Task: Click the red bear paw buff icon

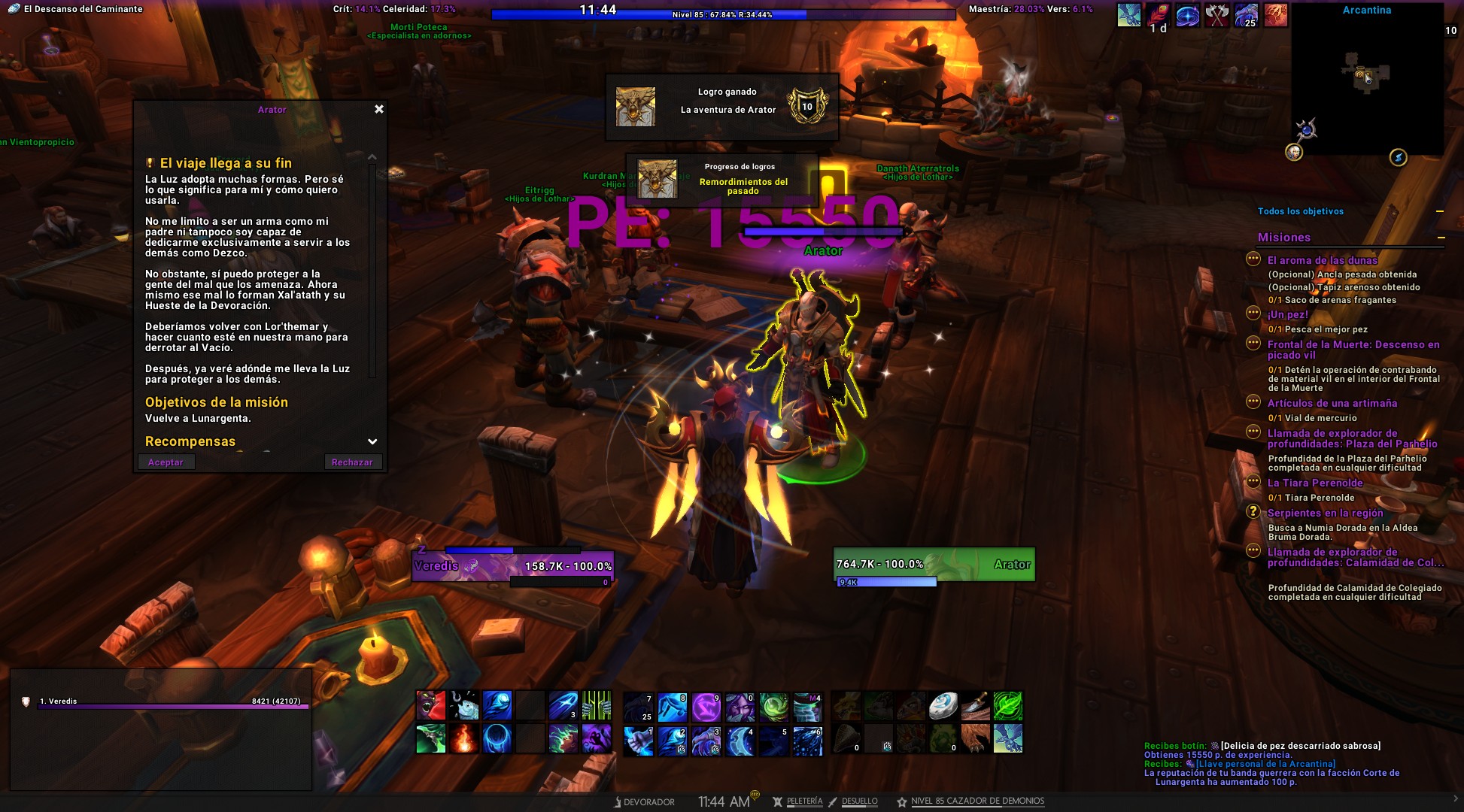Action: (x=1275, y=15)
